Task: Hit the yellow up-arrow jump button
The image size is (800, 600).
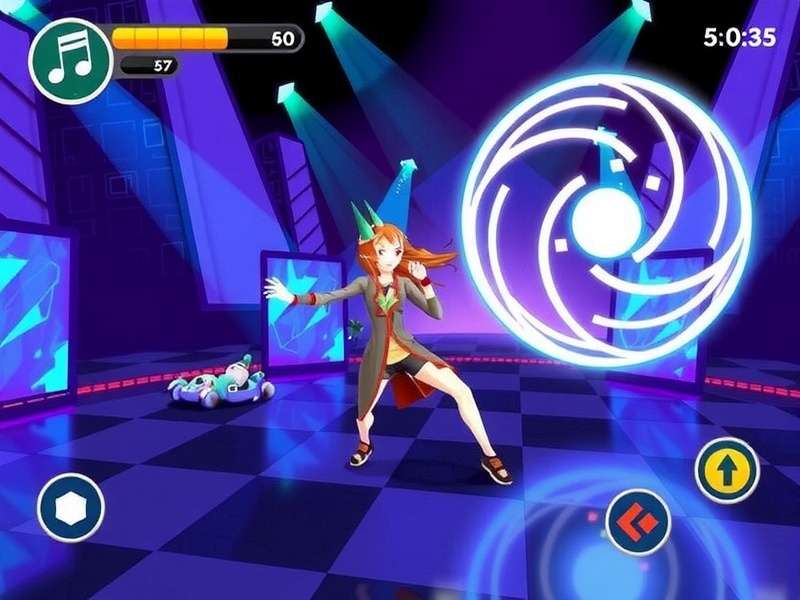Action: tap(727, 470)
